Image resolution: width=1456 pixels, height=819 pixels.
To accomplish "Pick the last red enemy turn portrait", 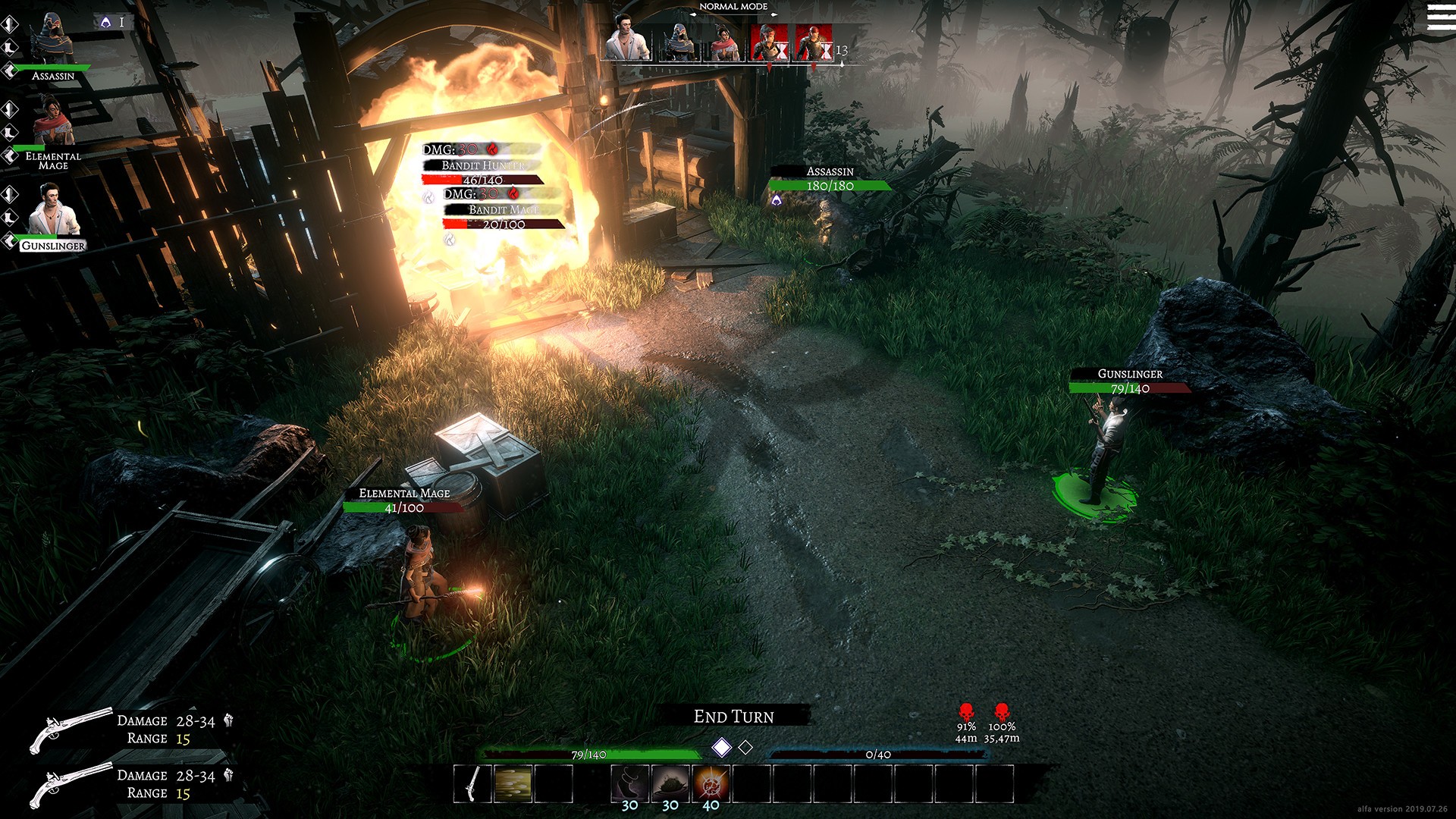I will coord(813,42).
